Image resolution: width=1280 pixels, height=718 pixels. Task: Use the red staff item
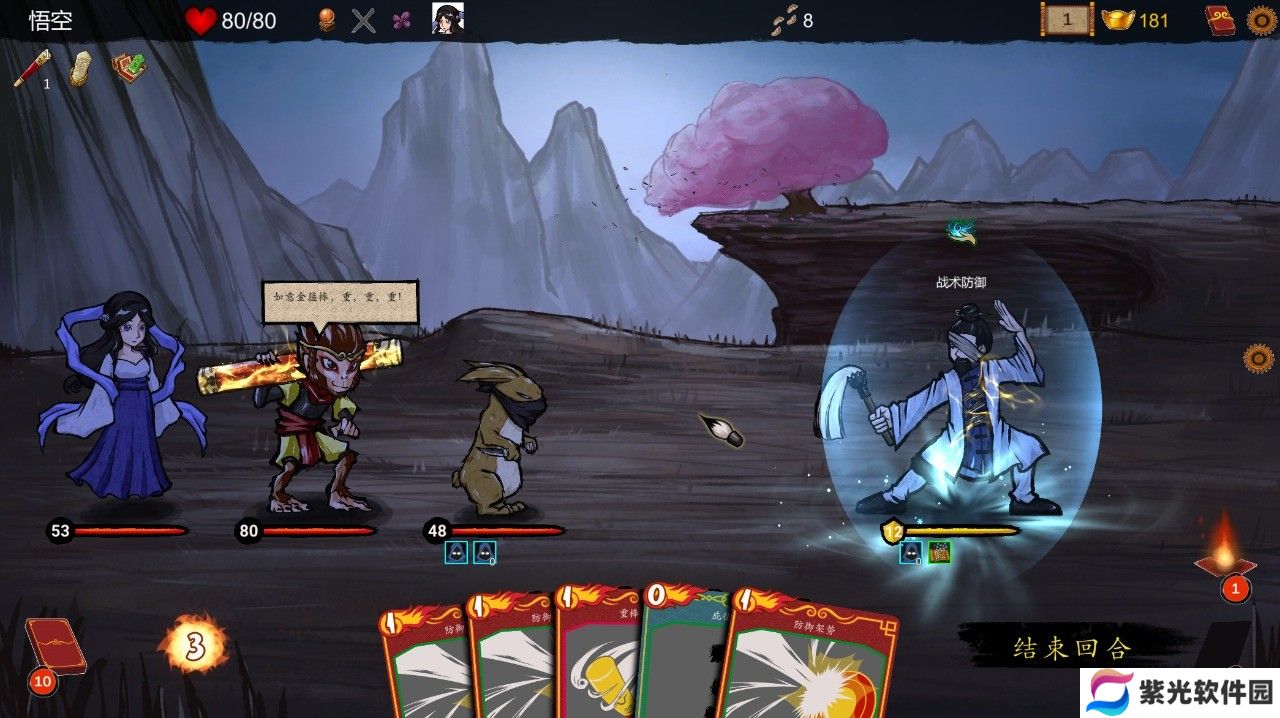pyautogui.click(x=31, y=68)
